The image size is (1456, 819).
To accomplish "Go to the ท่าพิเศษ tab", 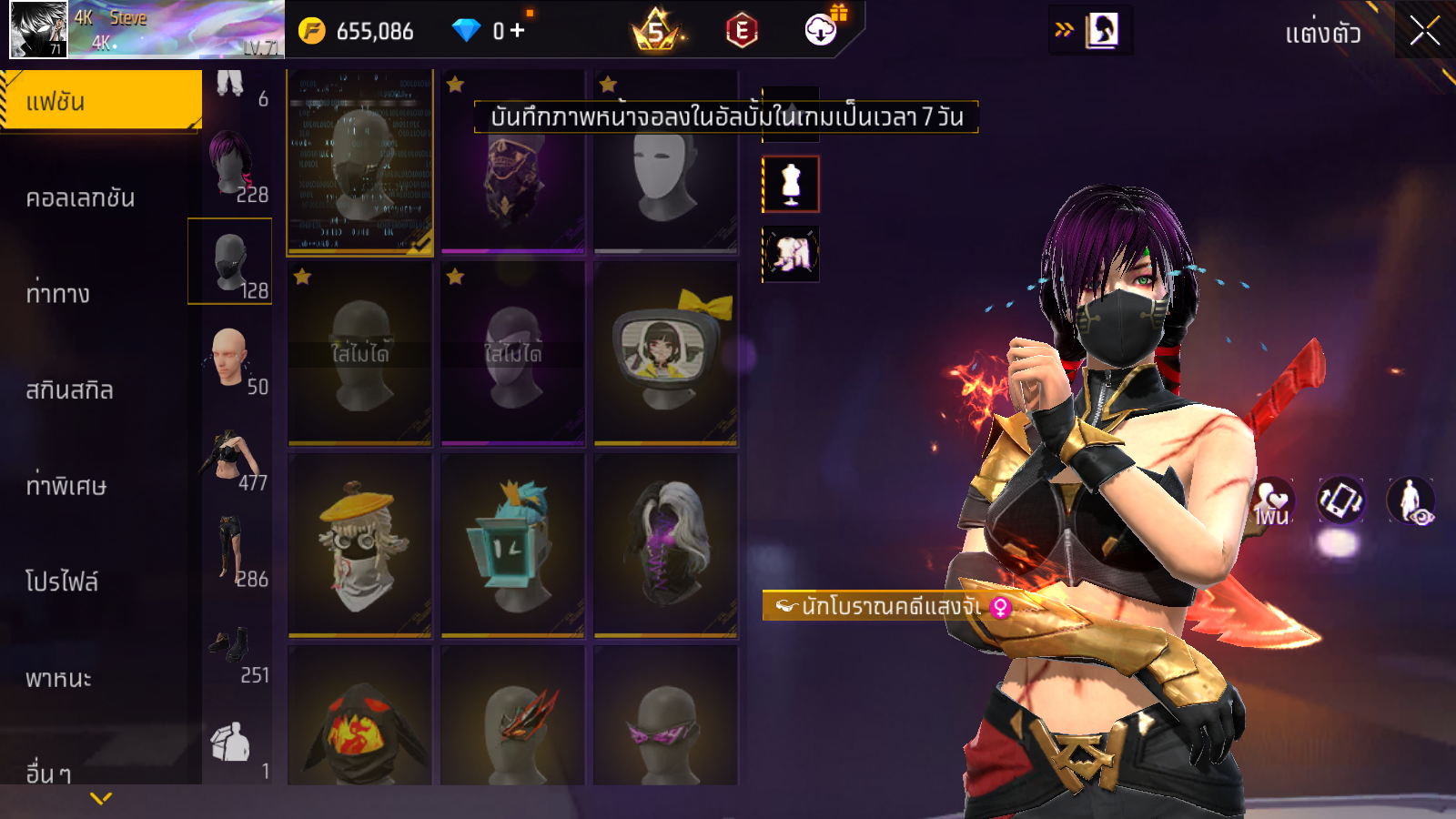I will [x=66, y=486].
